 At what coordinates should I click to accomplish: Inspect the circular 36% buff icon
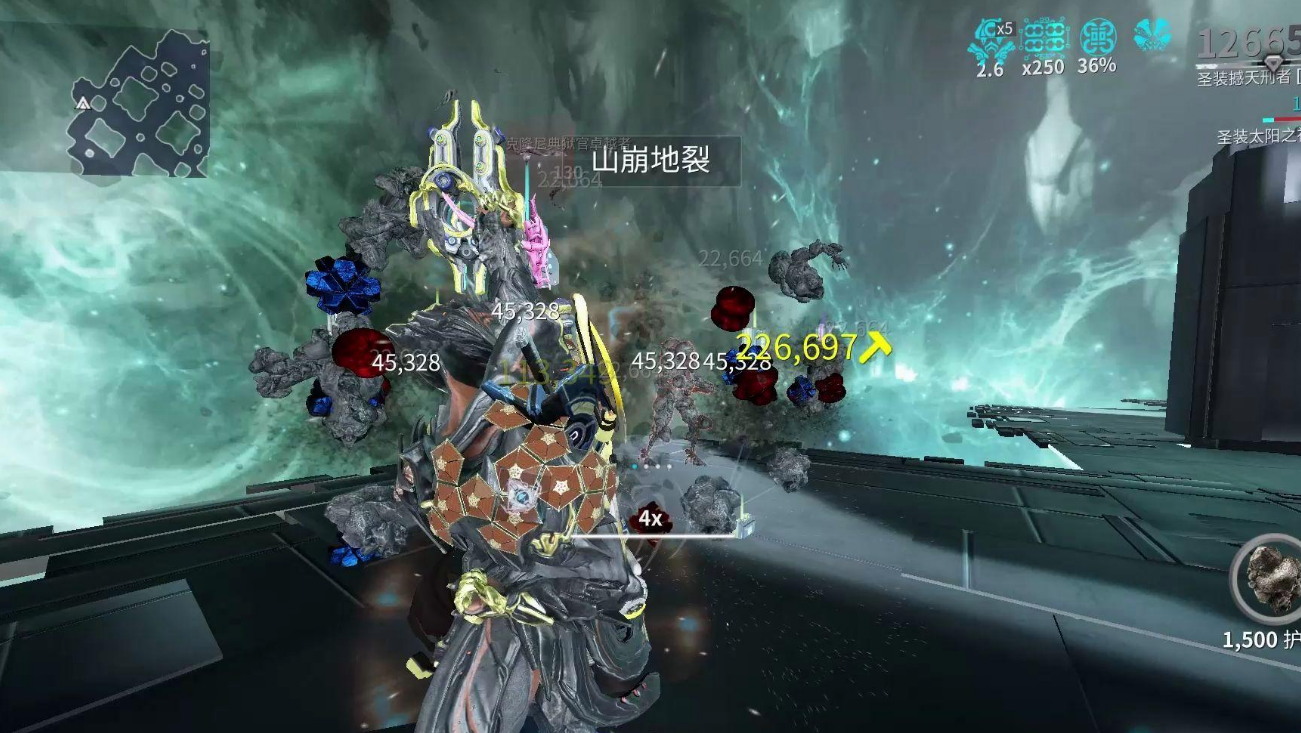(1098, 38)
